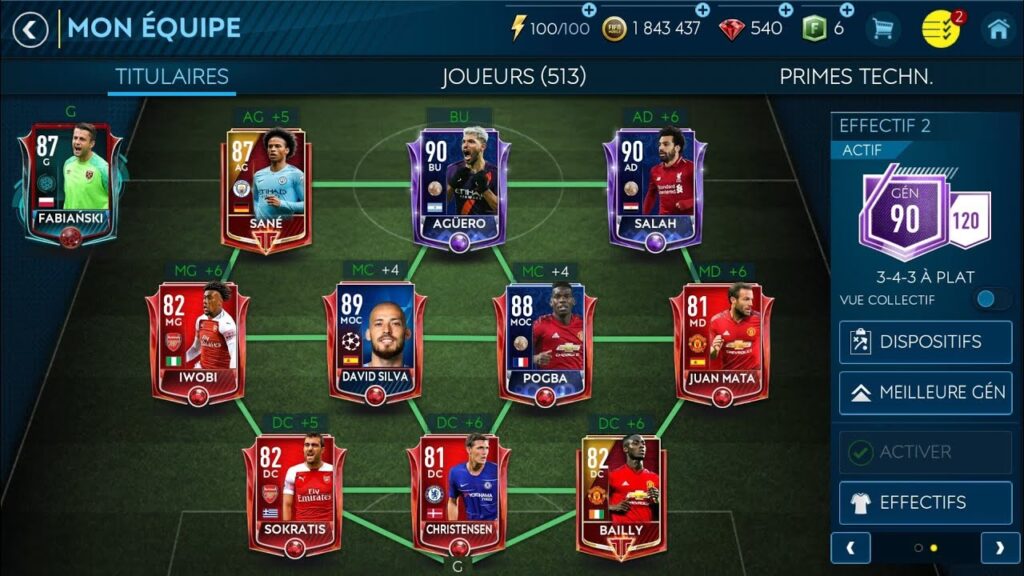Screen dimensions: 1024x576
Task: Apply Meilleure Gén lineup
Action: point(925,392)
